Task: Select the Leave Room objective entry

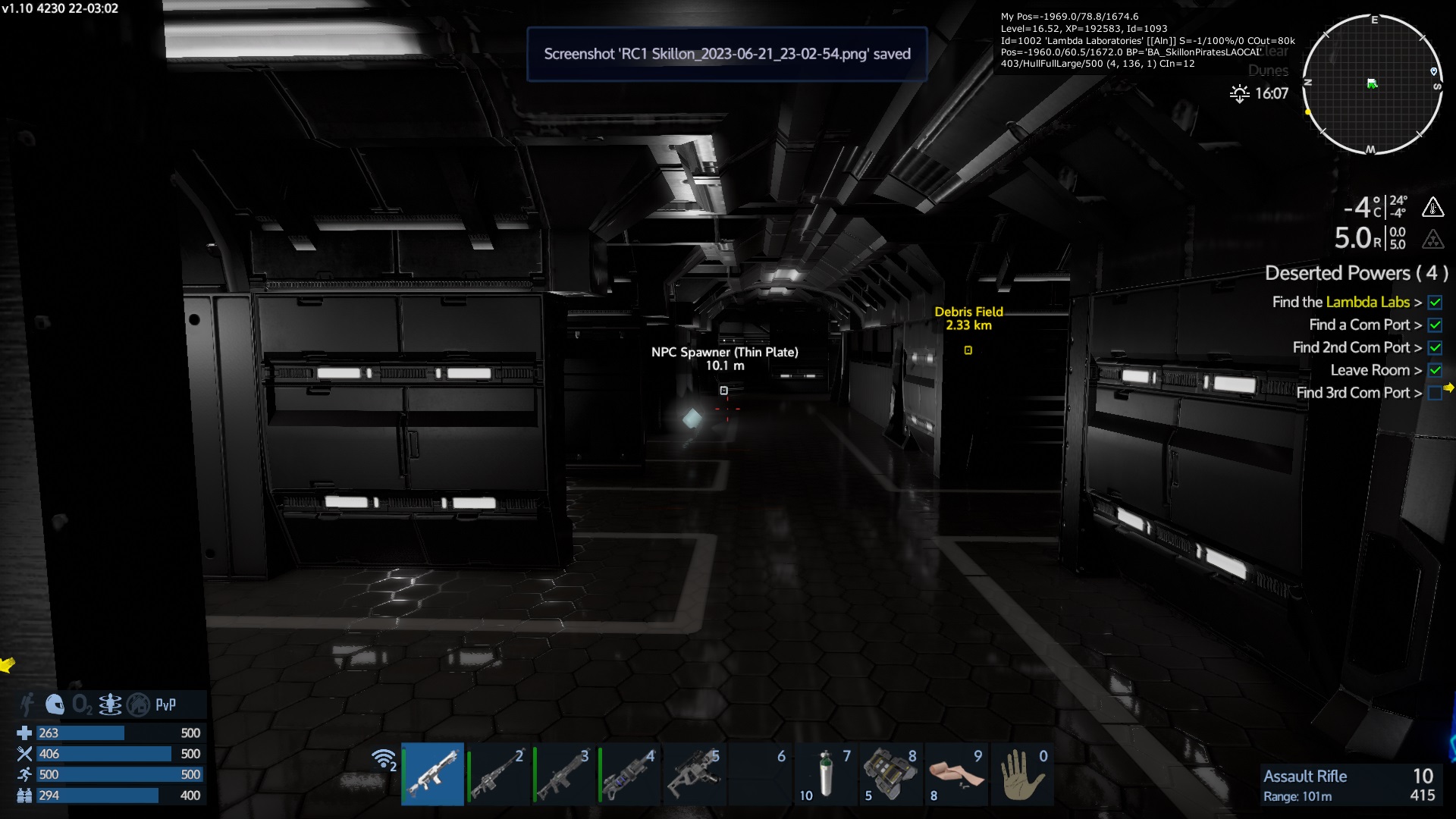Action: pos(1370,370)
